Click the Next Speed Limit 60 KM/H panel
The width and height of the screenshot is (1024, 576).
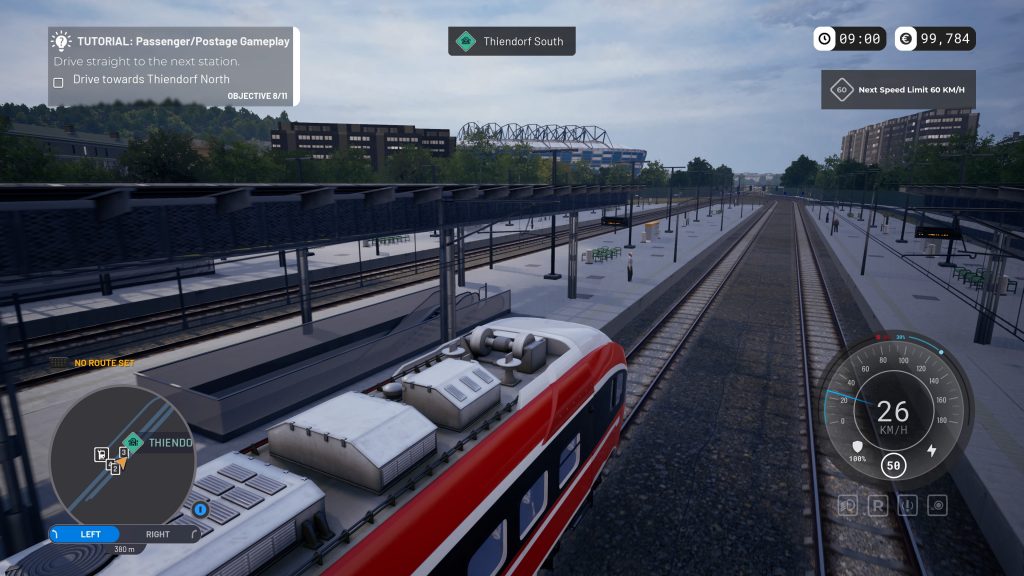tap(898, 90)
